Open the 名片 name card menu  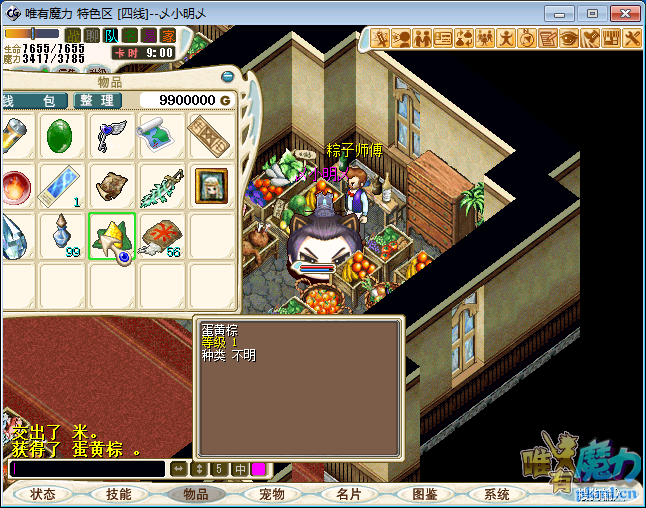pyautogui.click(x=348, y=494)
